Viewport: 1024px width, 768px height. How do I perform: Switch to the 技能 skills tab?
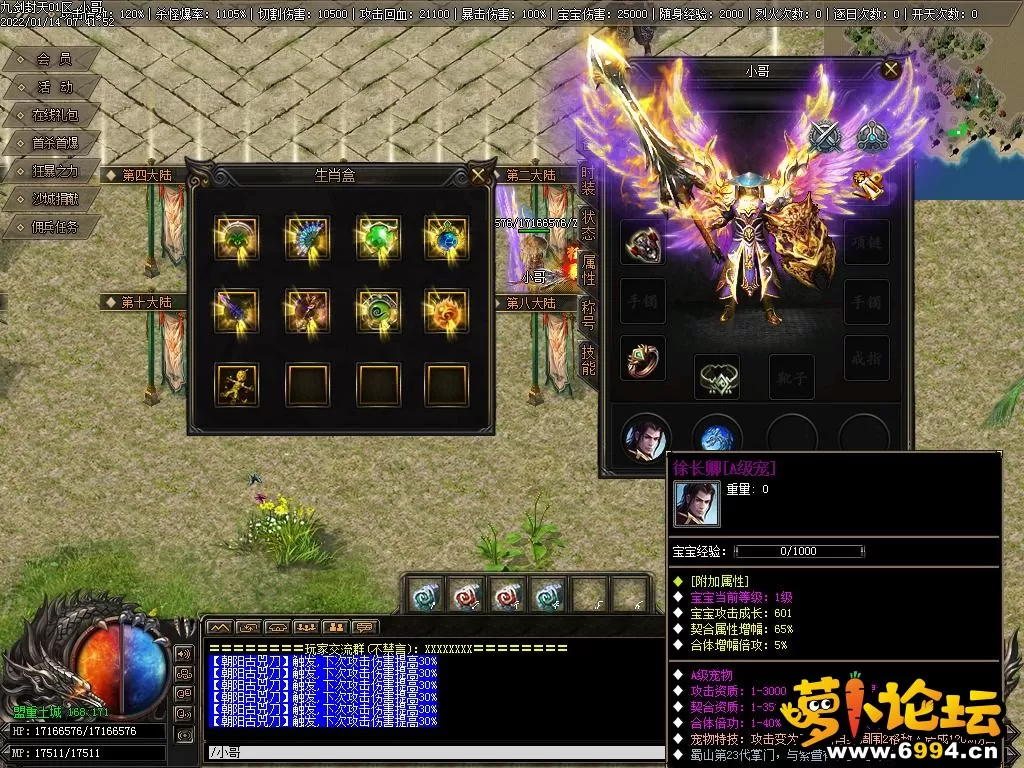(x=589, y=358)
